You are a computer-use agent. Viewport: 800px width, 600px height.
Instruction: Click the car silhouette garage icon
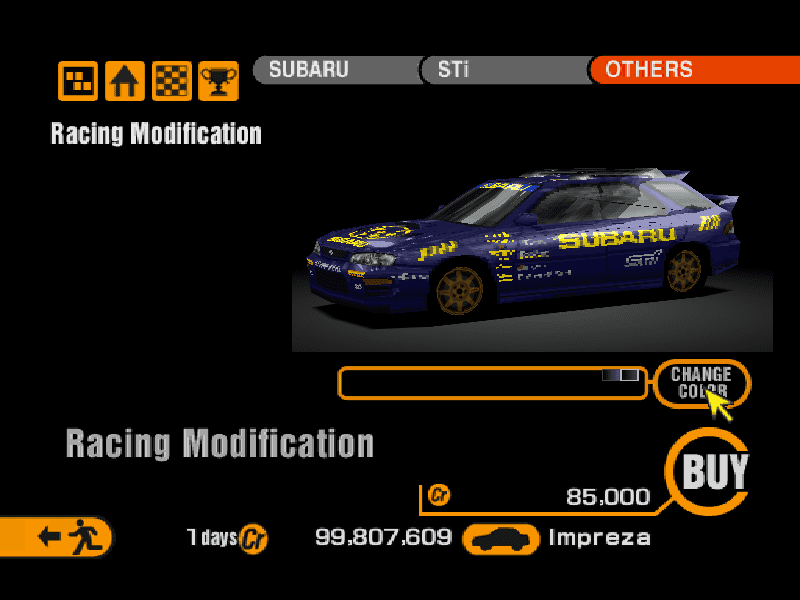pyautogui.click(x=501, y=539)
